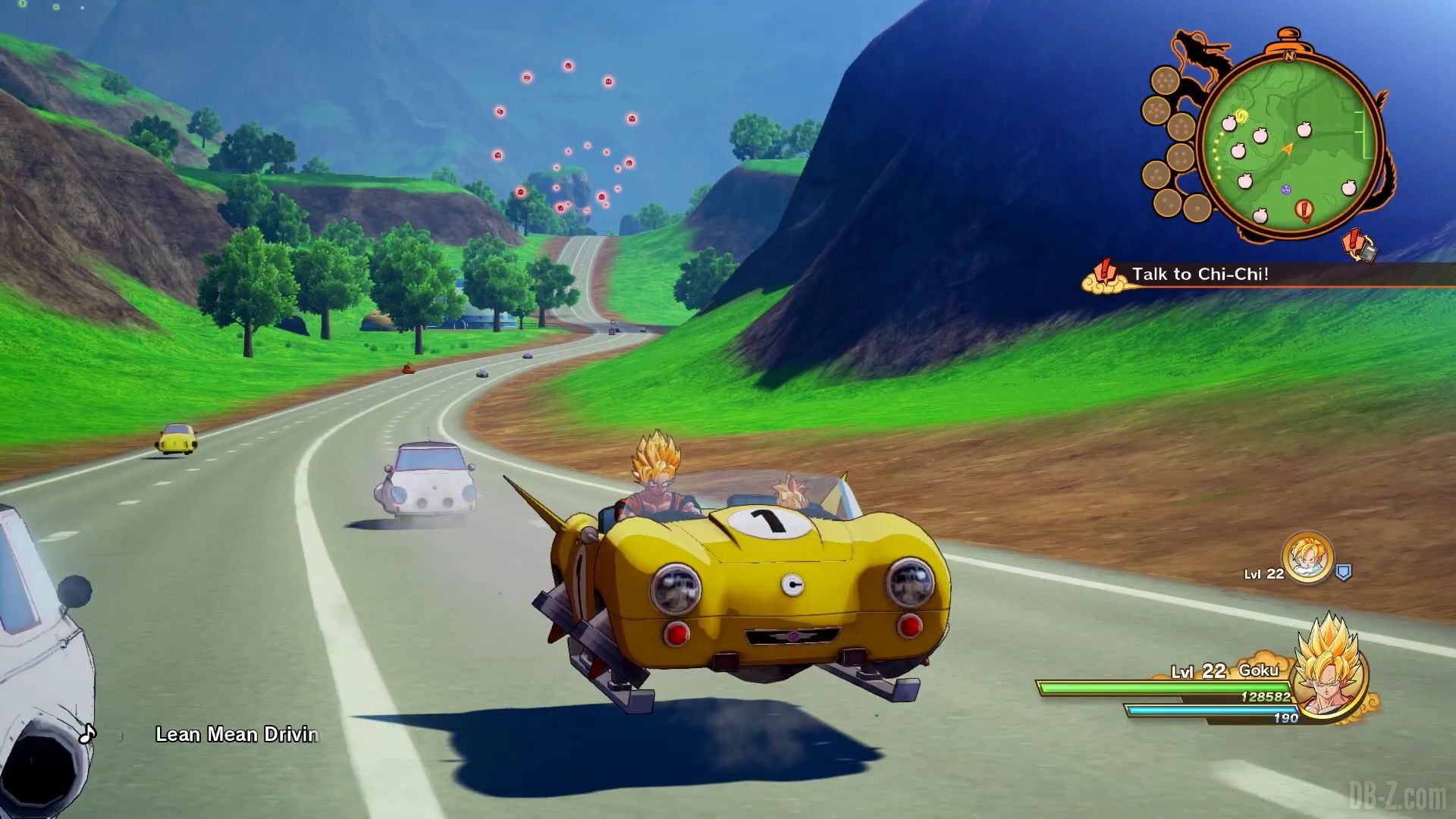Click the red exclamation quest marker on minimap
The image size is (1456, 819).
[x=1304, y=209]
